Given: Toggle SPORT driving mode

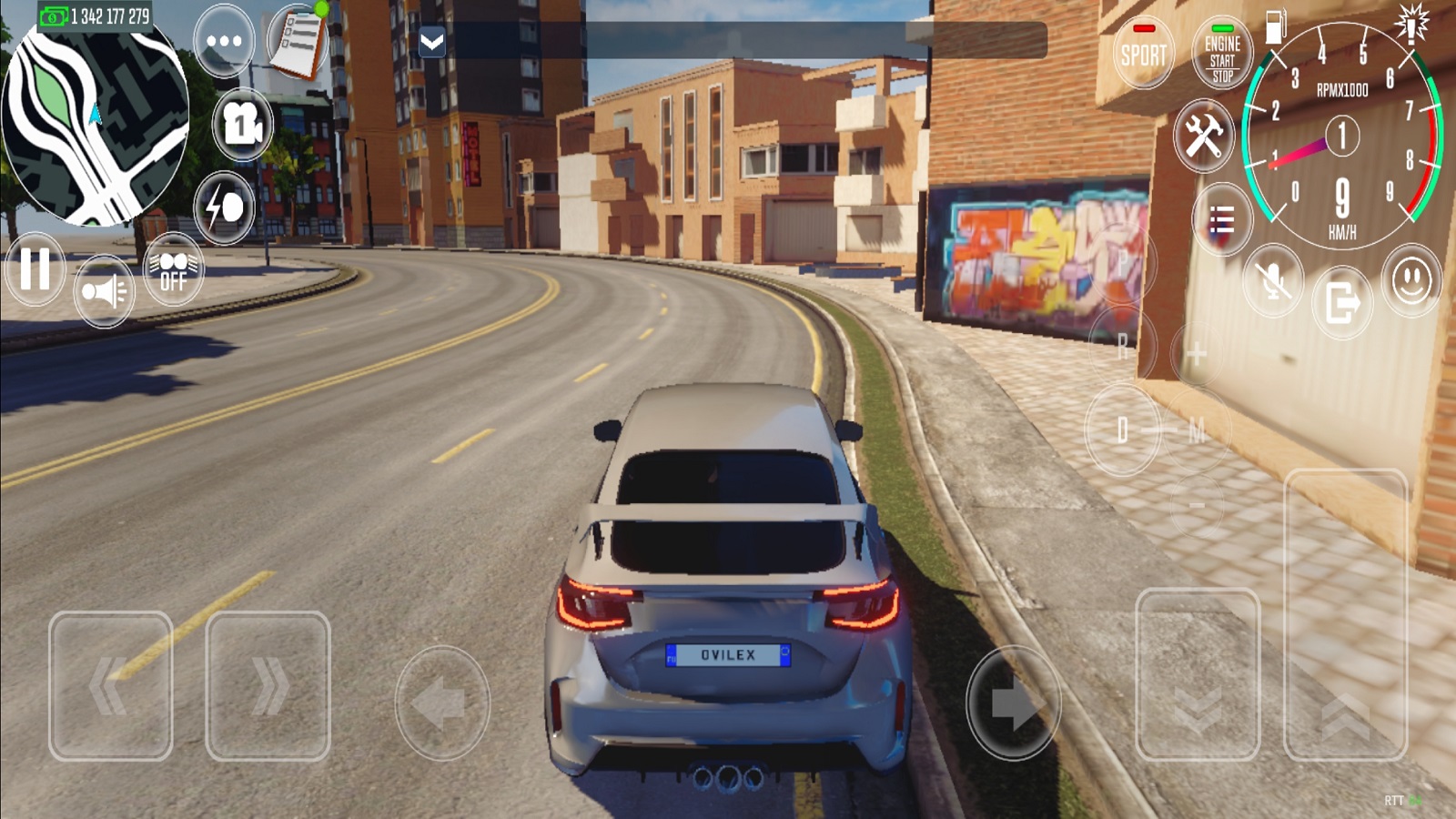Looking at the screenshot, I should point(1143,53).
